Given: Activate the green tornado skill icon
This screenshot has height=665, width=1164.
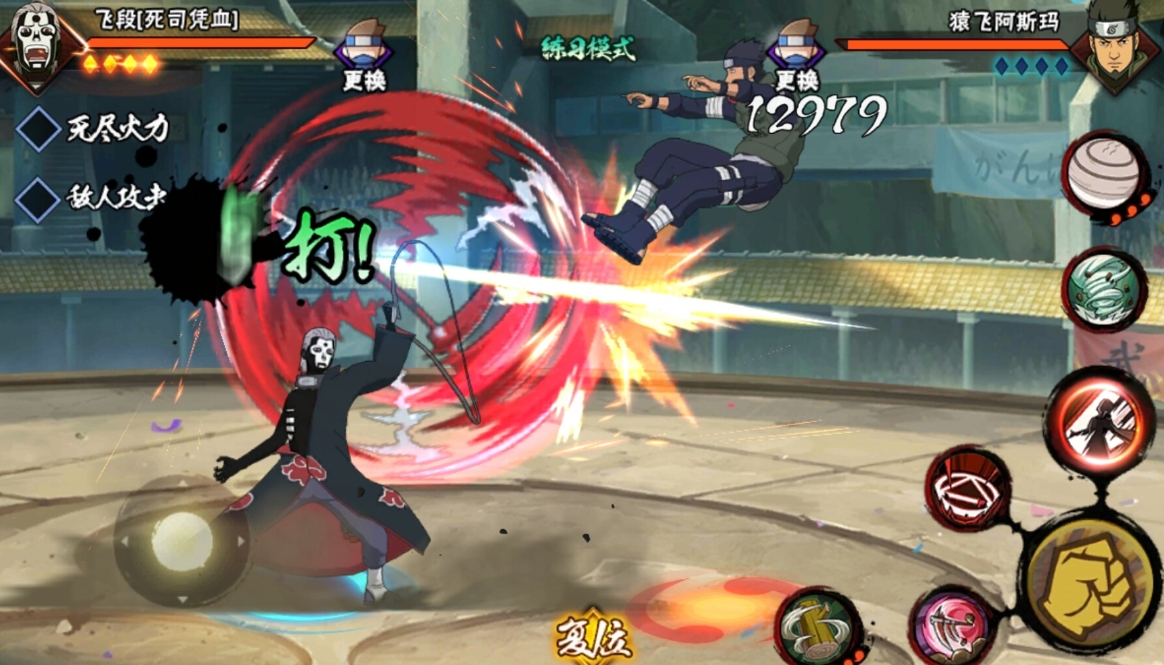Looking at the screenshot, I should point(1103,289).
